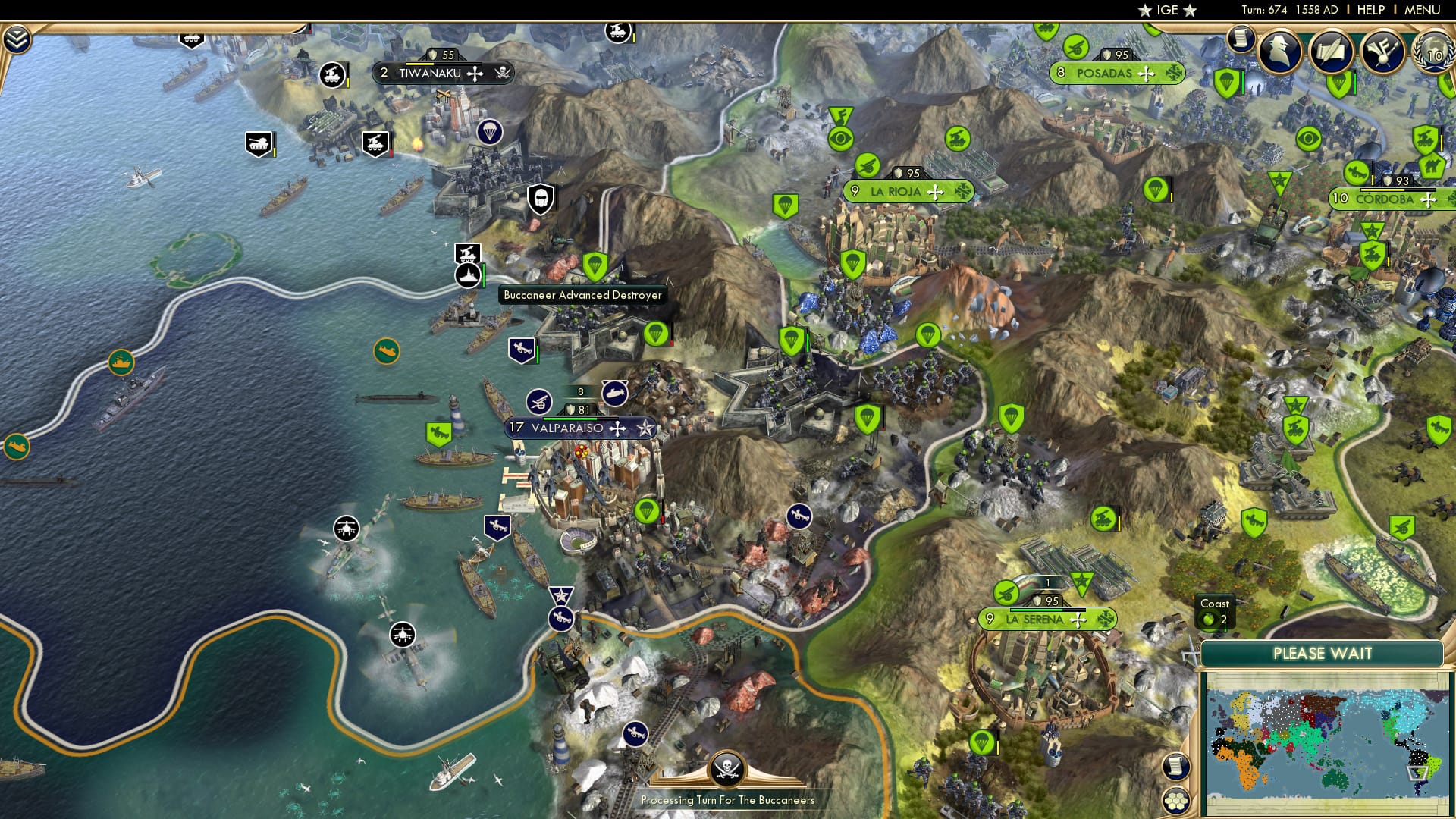1456x819 pixels.
Task: Open the Espionage overview spy icon
Action: point(1281,51)
